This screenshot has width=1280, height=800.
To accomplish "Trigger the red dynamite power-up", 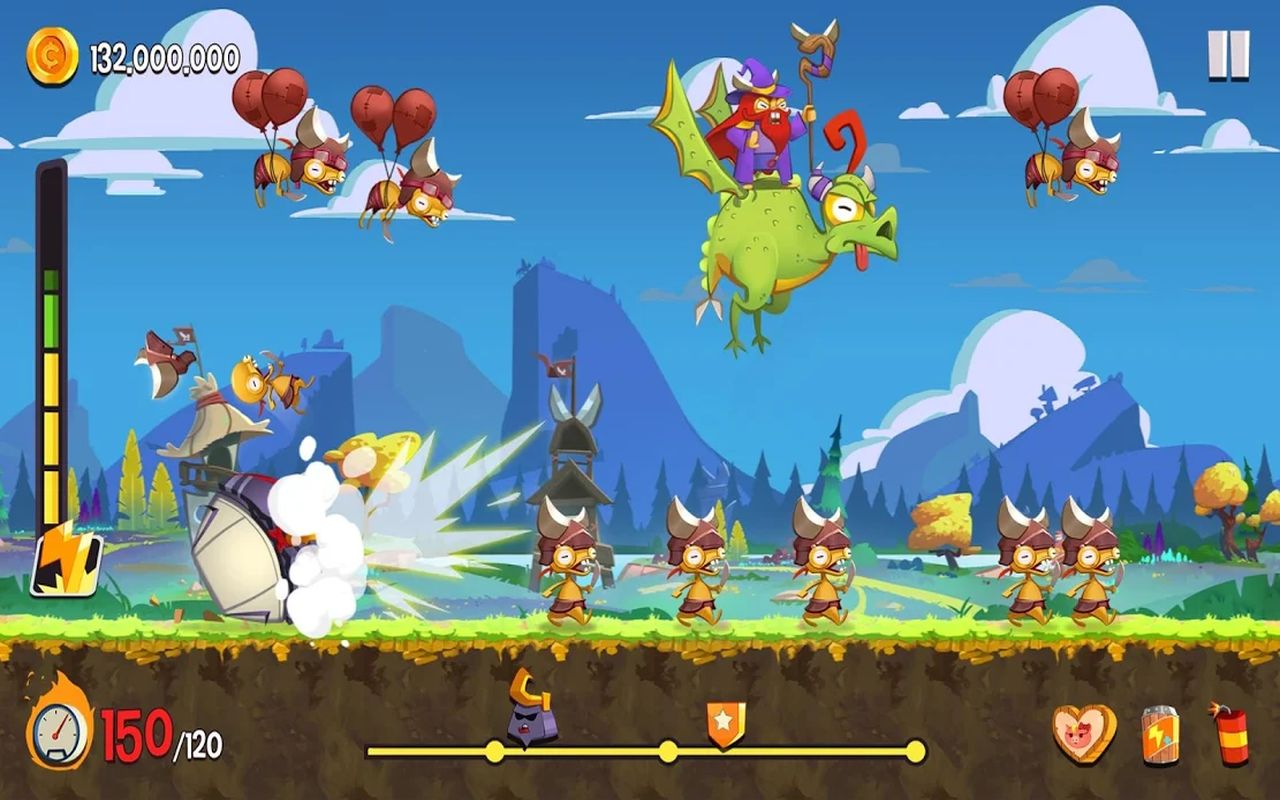I will click(x=1231, y=735).
